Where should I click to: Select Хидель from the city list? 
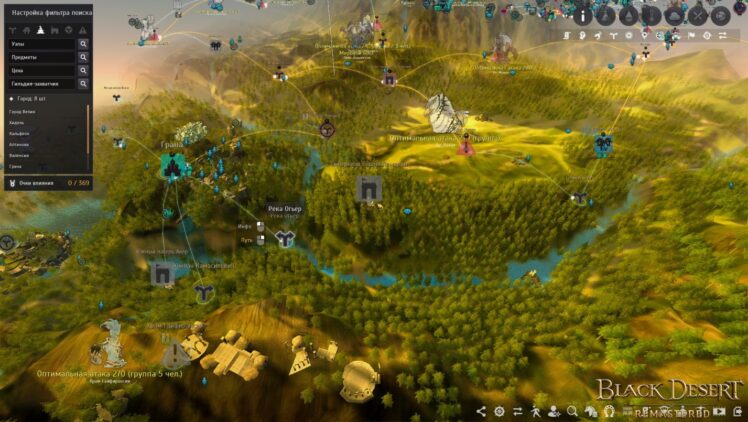click(x=17, y=123)
